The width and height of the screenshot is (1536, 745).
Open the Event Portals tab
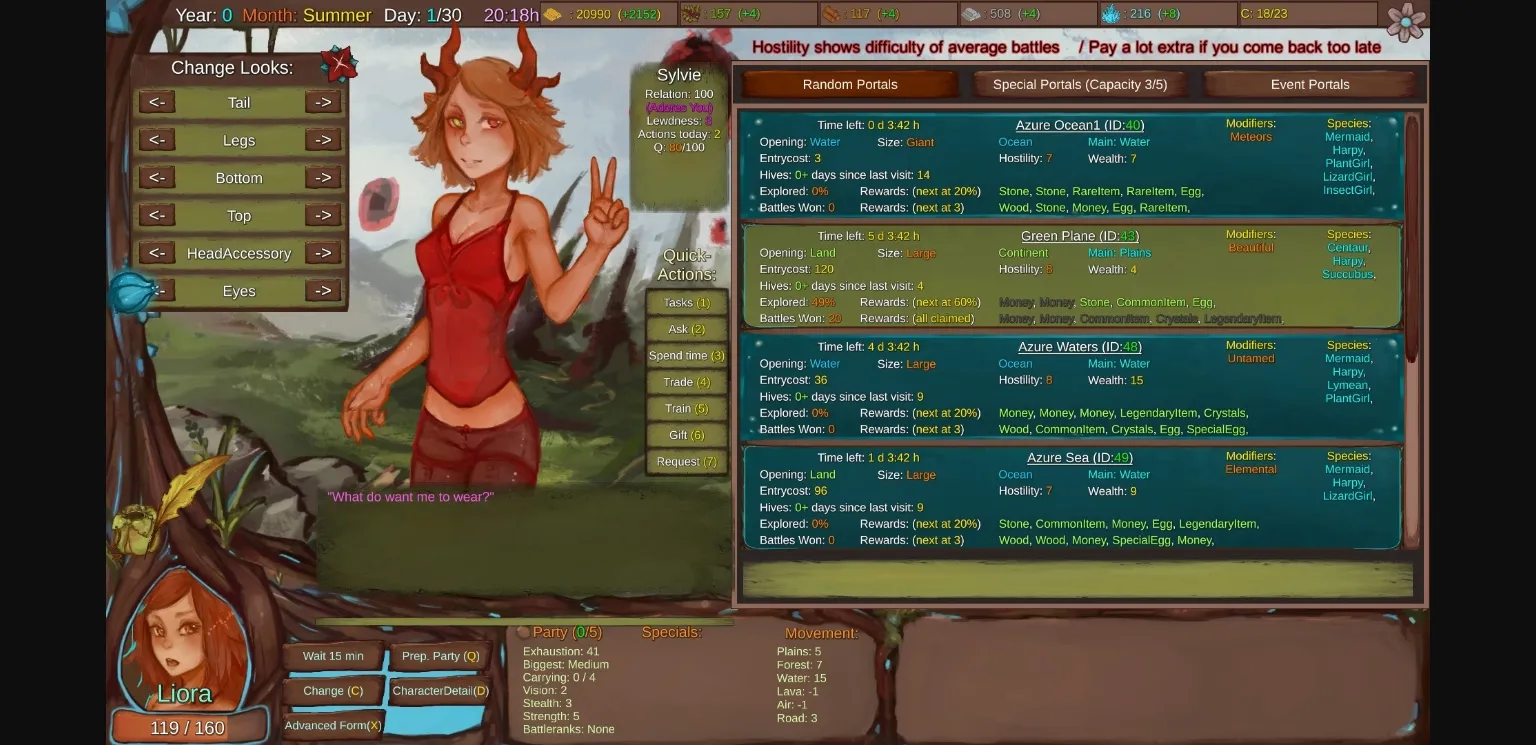pos(1310,84)
